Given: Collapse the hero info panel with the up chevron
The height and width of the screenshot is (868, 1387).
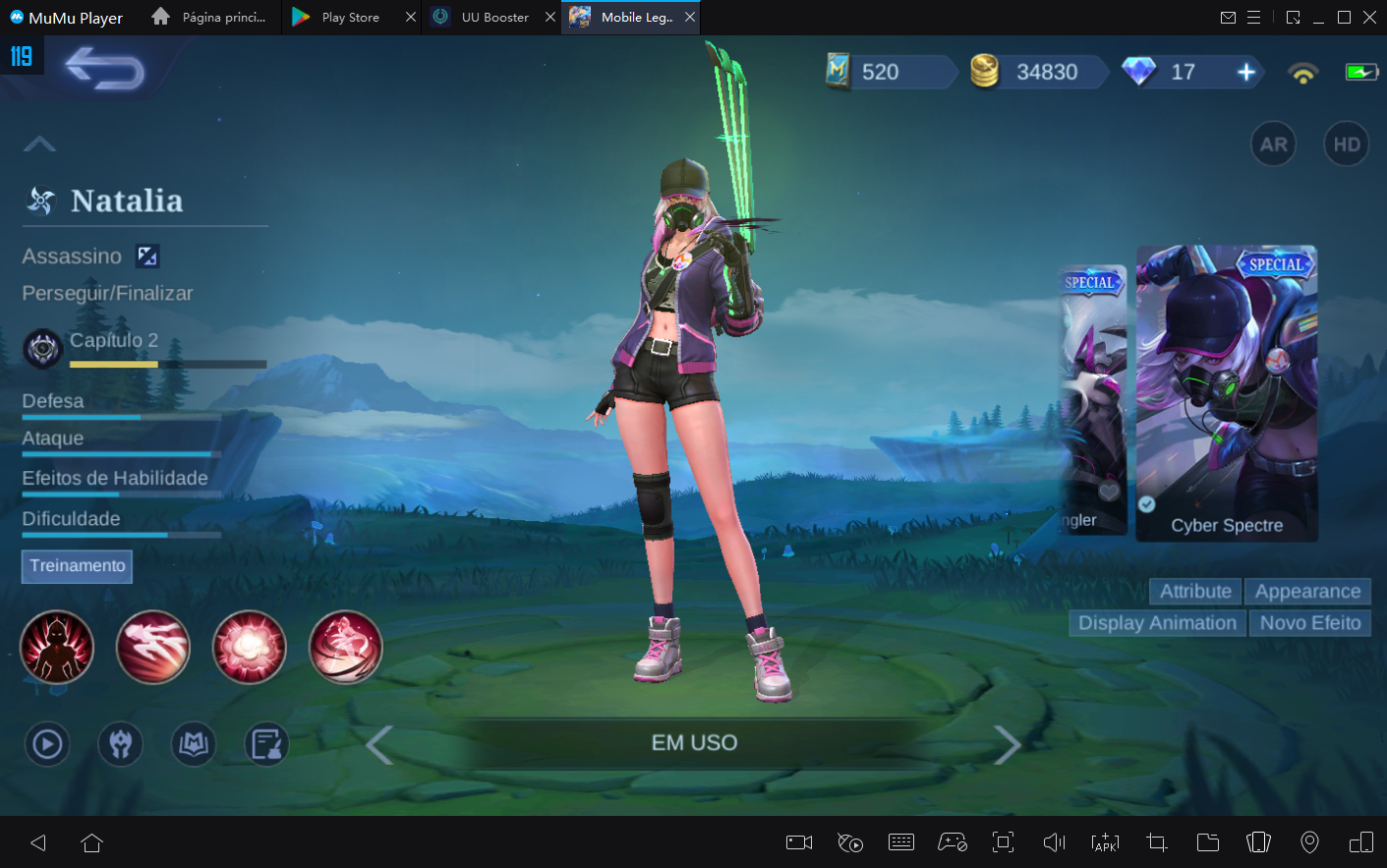Looking at the screenshot, I should [39, 144].
